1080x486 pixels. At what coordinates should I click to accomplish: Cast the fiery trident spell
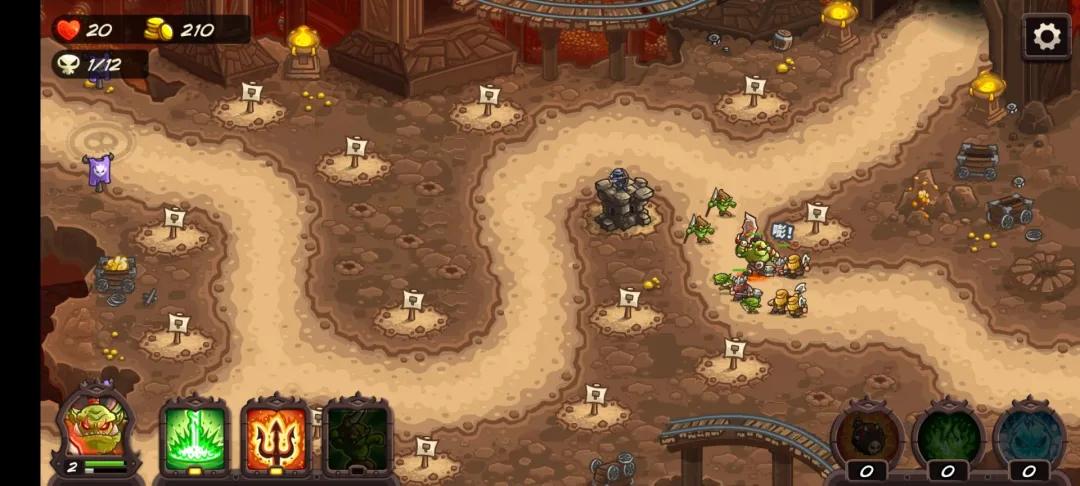[x=275, y=437]
